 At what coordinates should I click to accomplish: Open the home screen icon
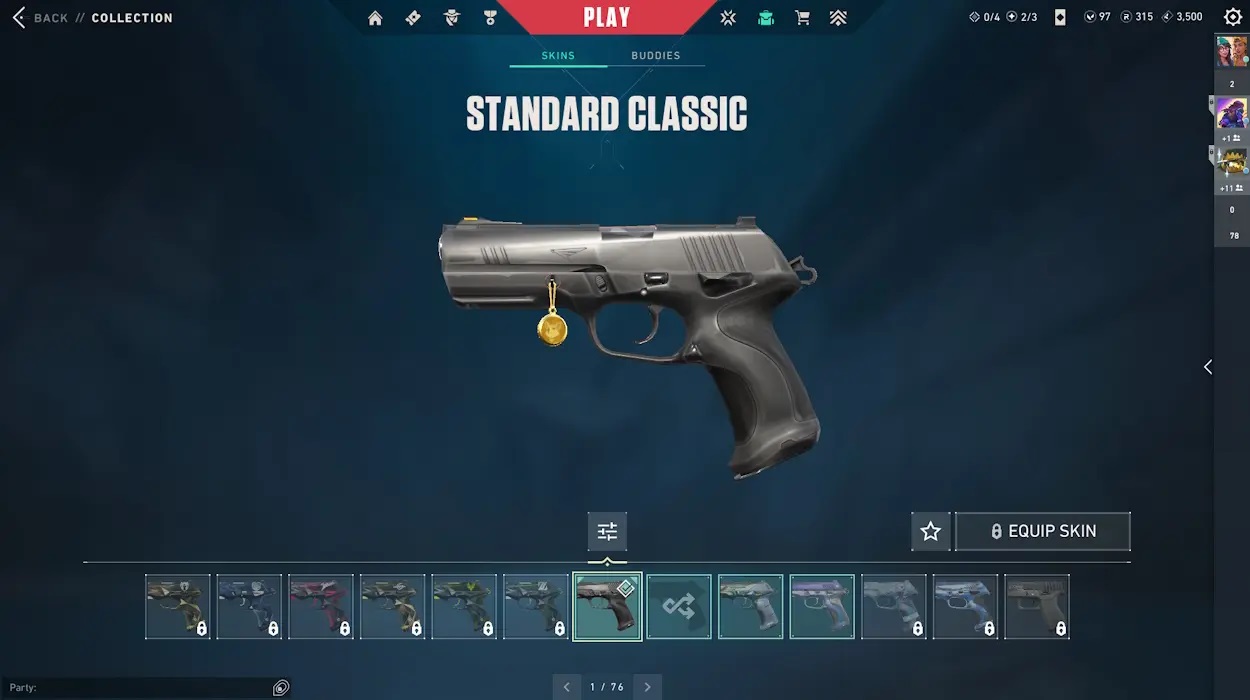click(x=375, y=18)
